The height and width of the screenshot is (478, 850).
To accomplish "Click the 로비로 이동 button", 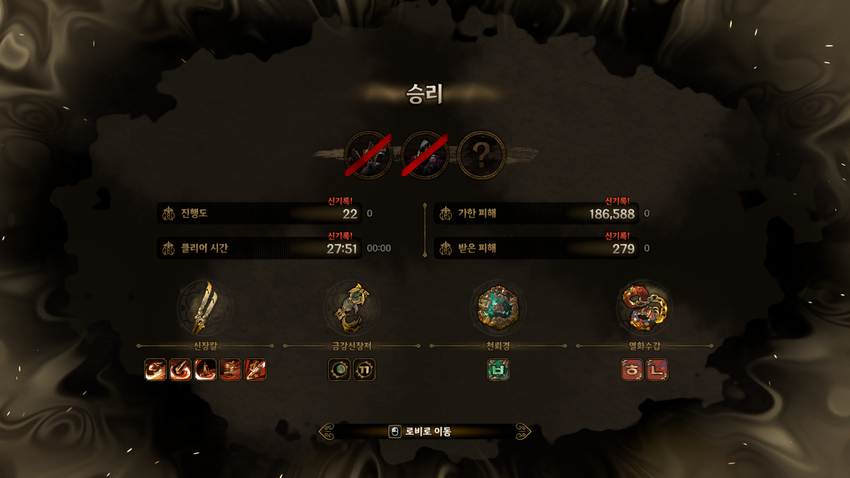I will [x=424, y=431].
